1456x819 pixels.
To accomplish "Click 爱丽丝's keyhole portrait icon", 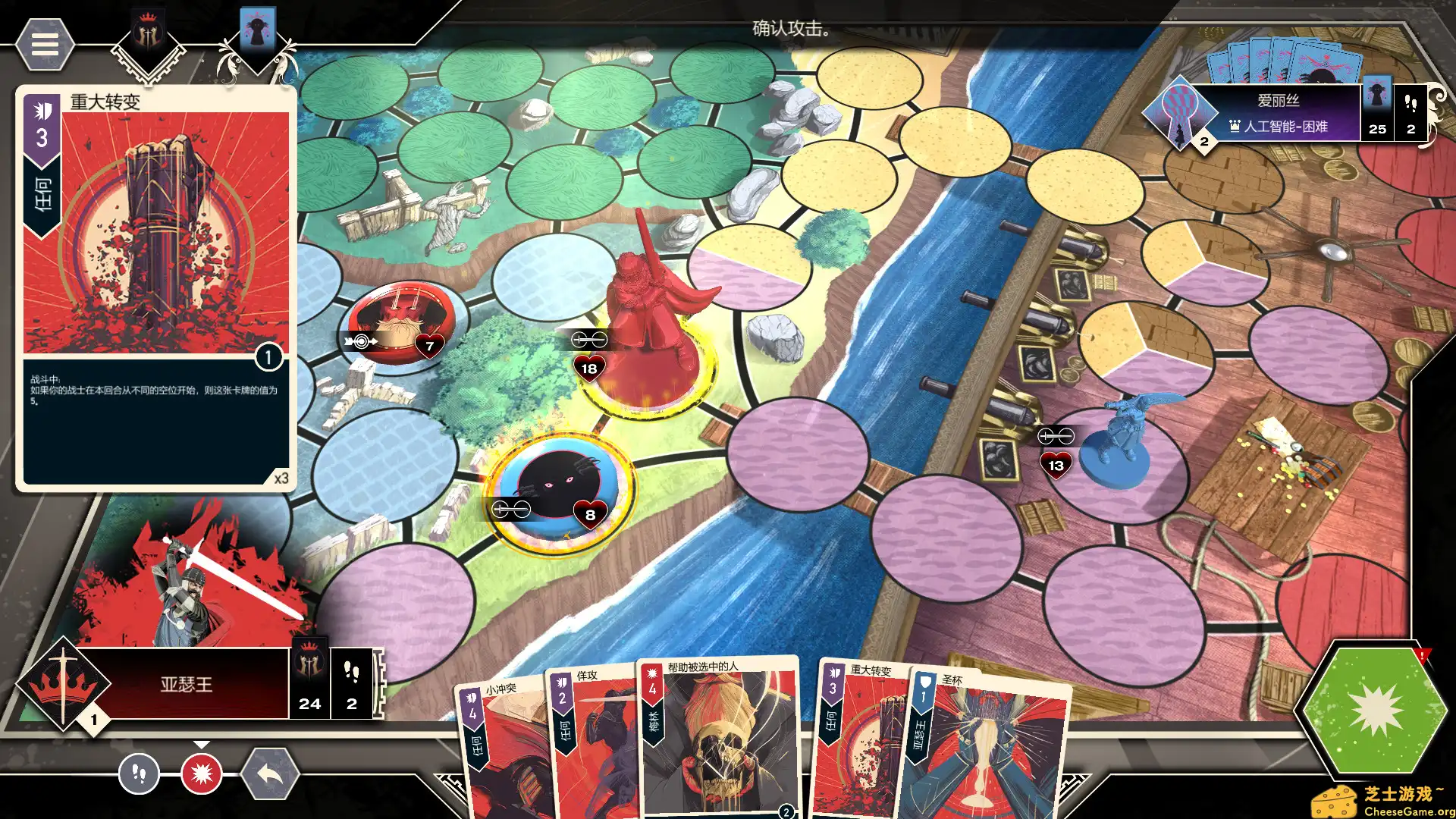I will (x=1180, y=112).
